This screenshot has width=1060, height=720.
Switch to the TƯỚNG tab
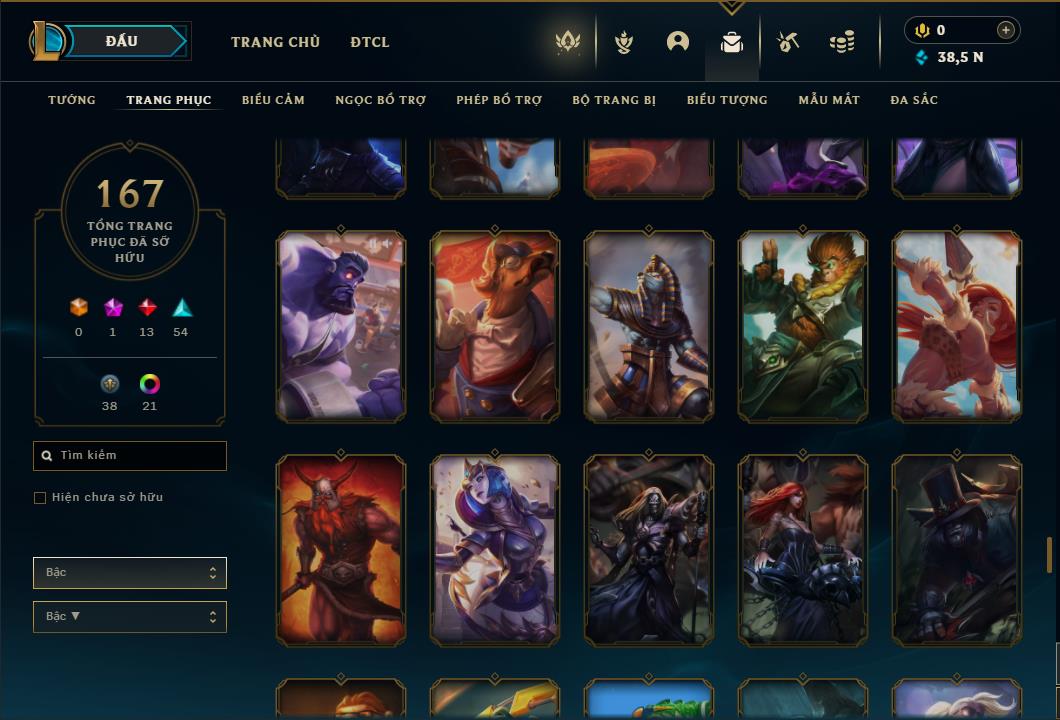point(72,100)
